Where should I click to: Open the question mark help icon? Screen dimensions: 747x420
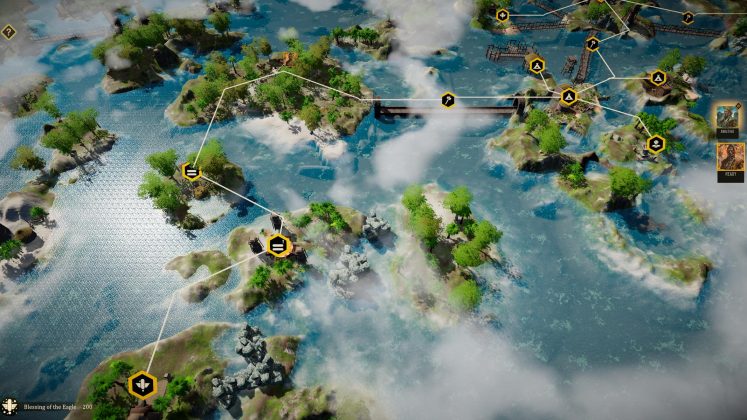(x=9, y=32)
